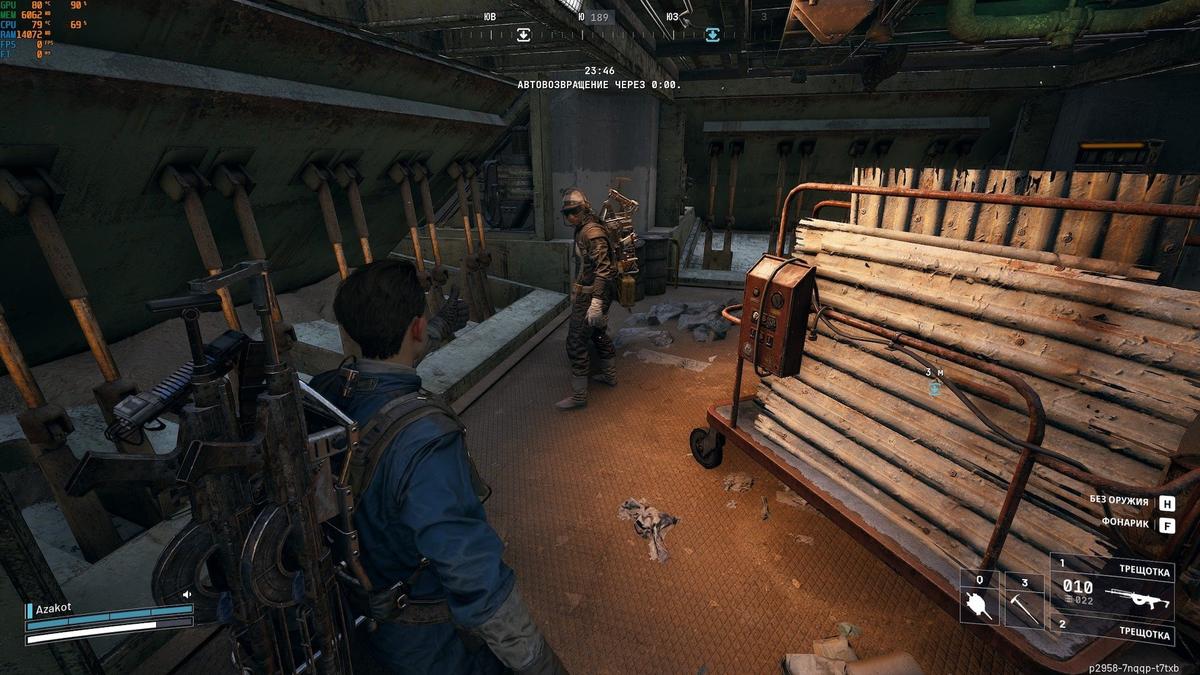Image resolution: width=1200 pixels, height=675 pixels.
Task: Select the player name Azakot
Action: (x=54, y=608)
